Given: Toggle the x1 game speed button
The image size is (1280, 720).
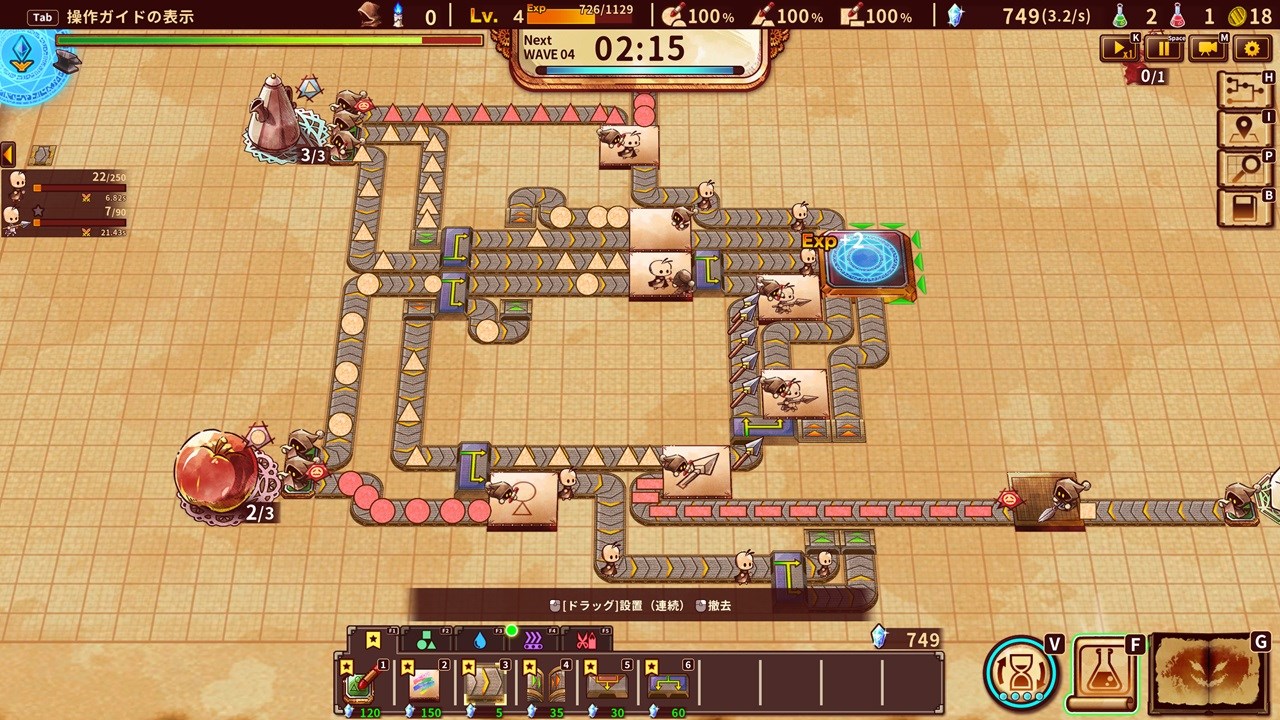Looking at the screenshot, I should (1119, 48).
